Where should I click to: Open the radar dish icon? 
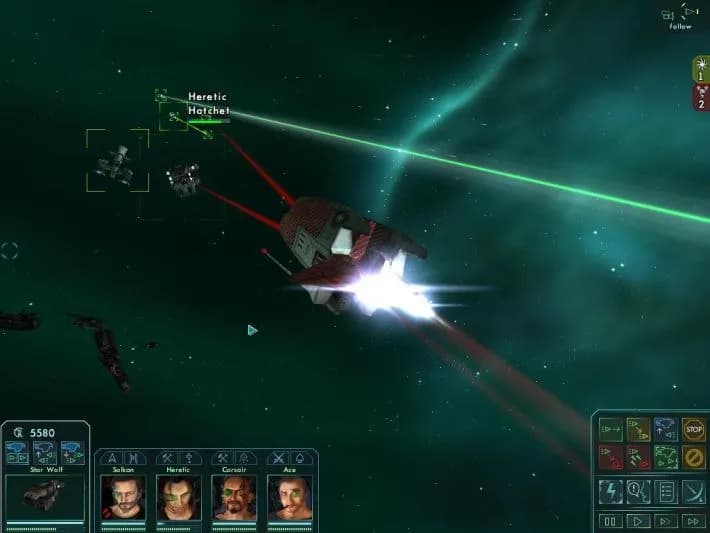(x=693, y=491)
